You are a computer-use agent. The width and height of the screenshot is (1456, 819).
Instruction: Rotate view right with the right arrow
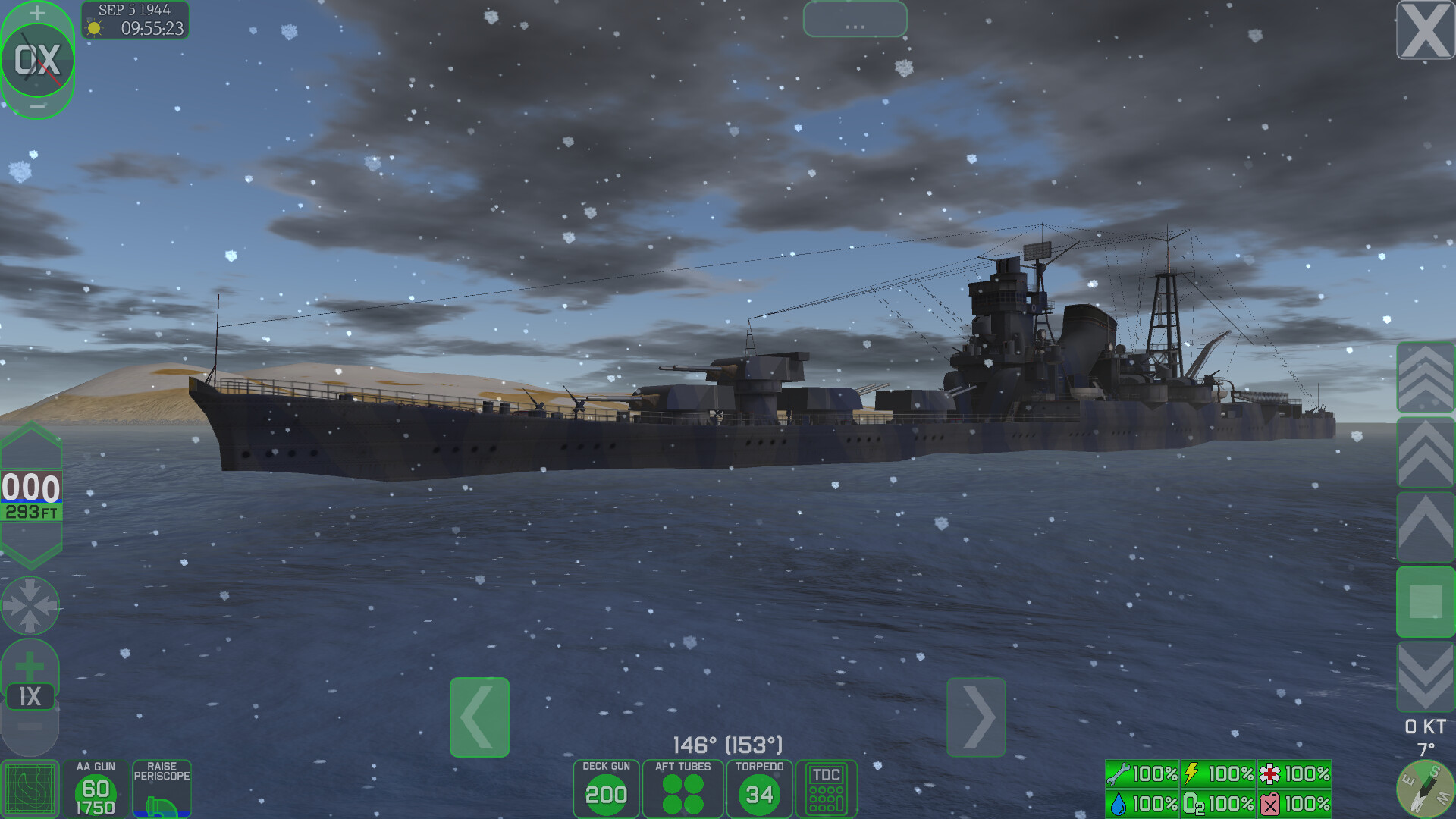pos(977,717)
